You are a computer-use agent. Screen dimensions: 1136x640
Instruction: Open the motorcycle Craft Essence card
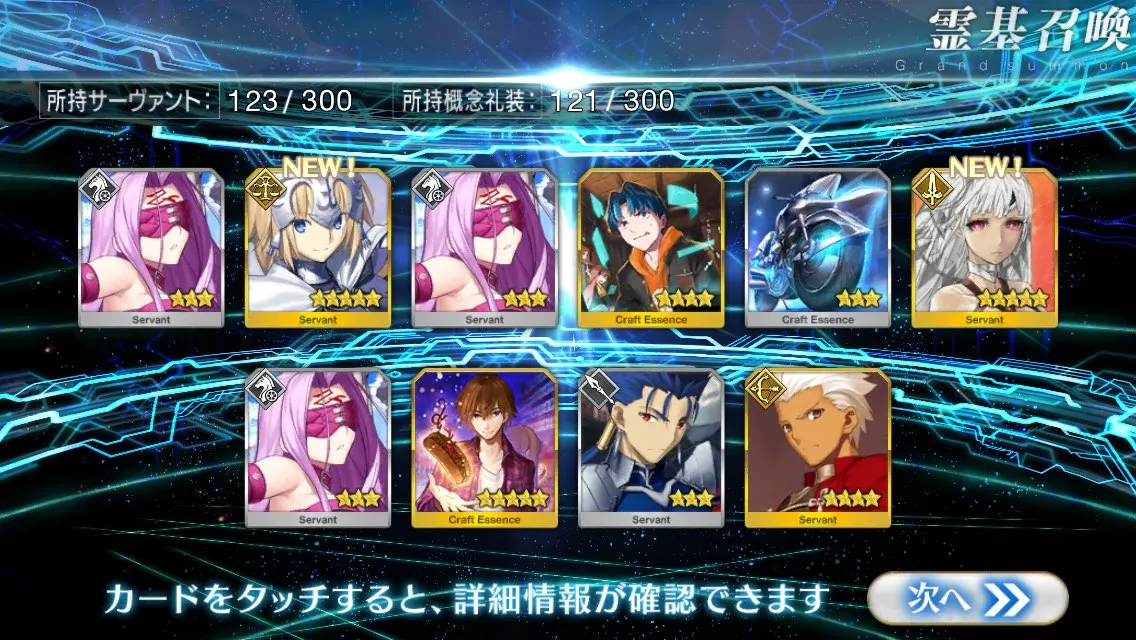point(817,248)
